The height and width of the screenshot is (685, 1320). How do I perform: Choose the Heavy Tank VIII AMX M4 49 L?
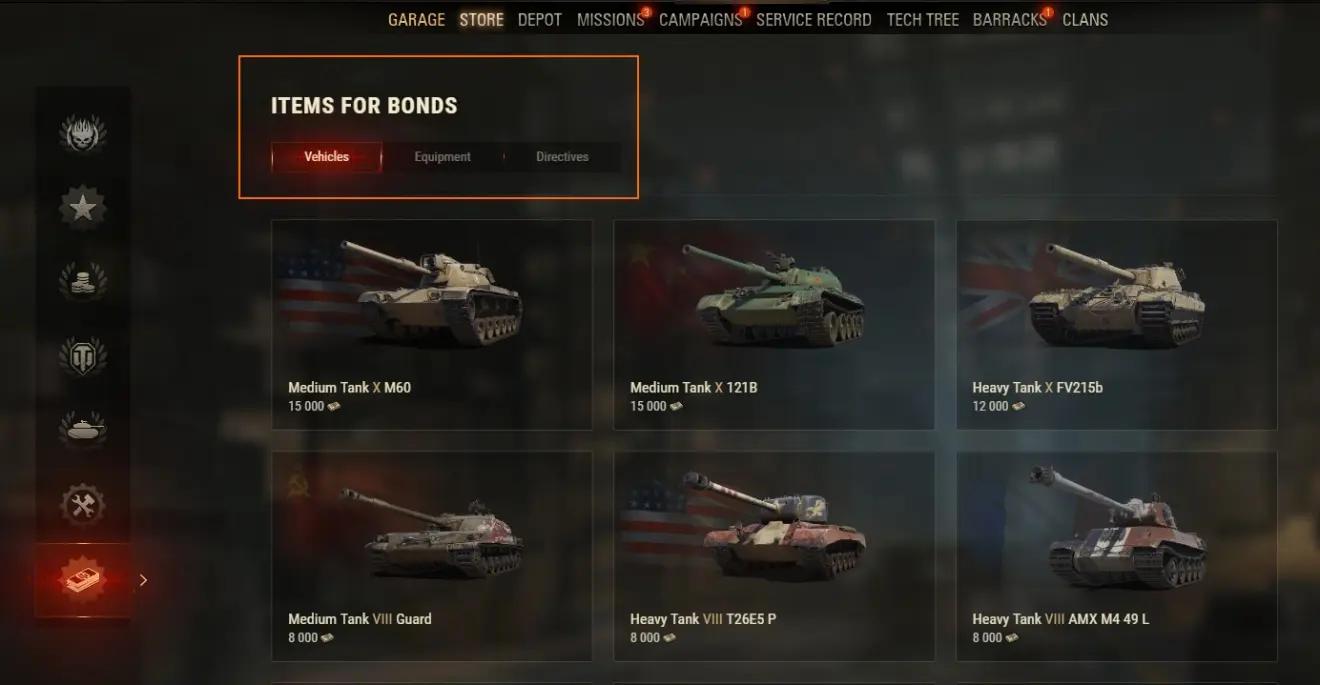[x=1116, y=556]
